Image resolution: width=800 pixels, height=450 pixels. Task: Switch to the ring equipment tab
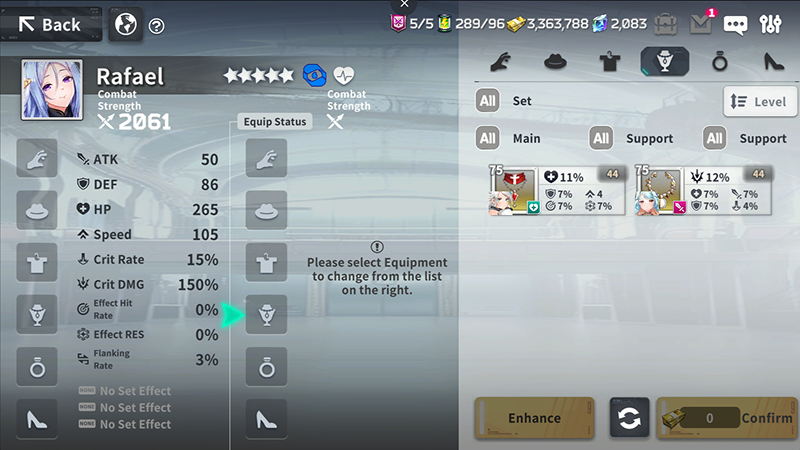click(718, 61)
